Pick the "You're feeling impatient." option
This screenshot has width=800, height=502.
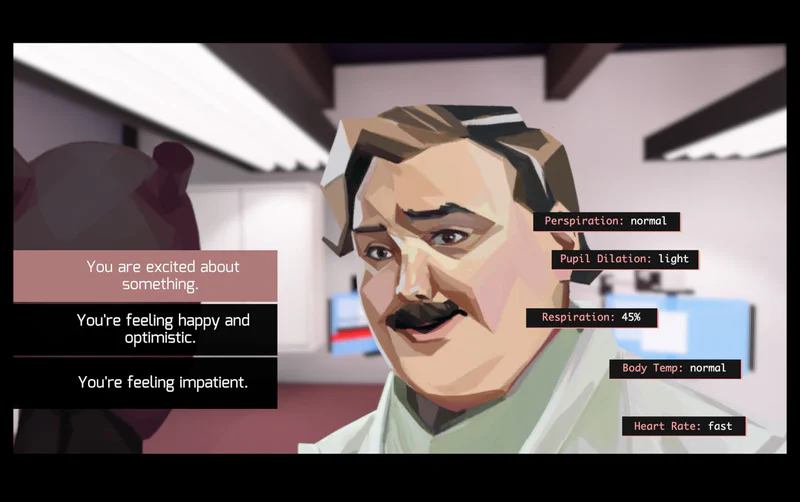click(145, 382)
